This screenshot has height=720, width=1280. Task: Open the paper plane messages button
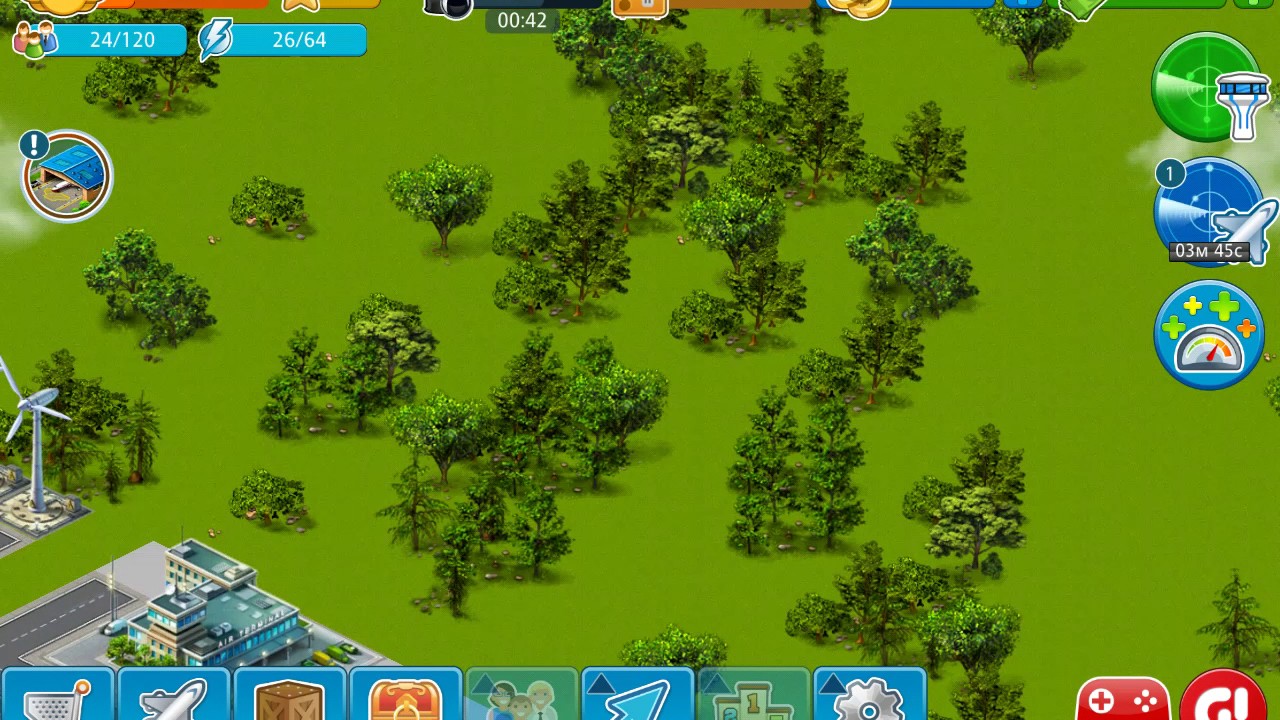click(637, 696)
